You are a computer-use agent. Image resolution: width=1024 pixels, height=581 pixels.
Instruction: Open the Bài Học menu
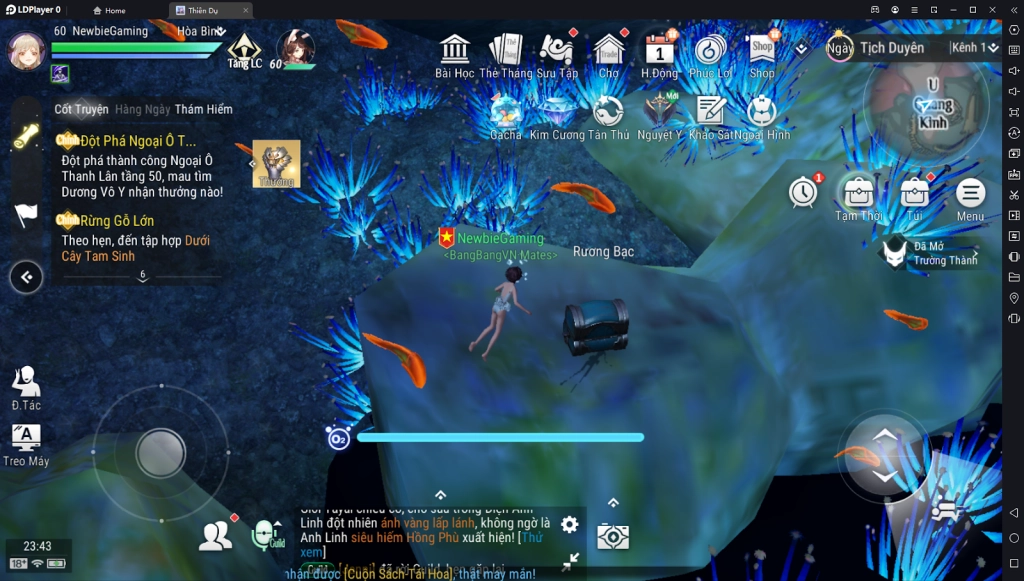point(455,51)
